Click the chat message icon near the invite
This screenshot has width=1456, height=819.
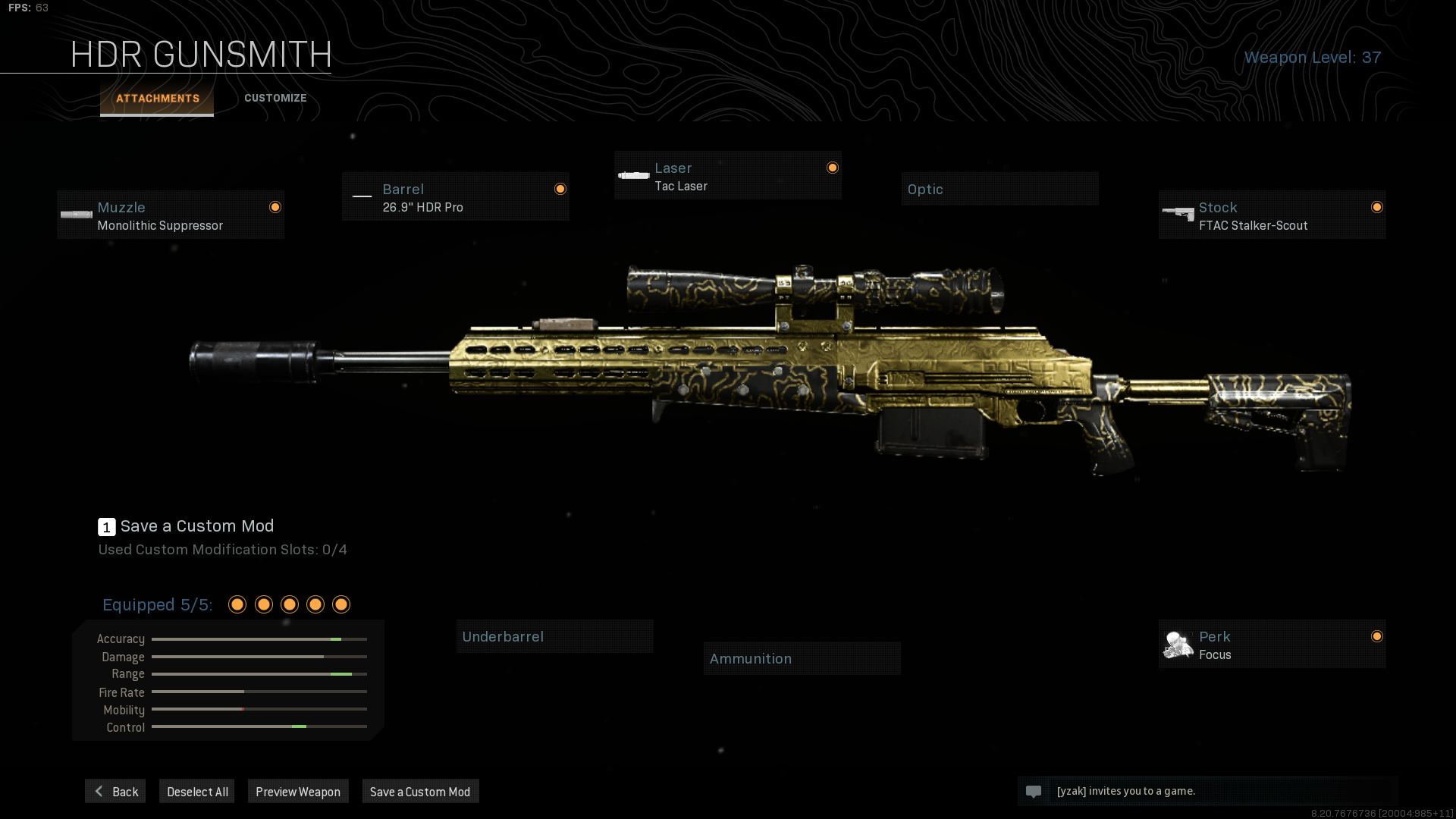click(x=1035, y=791)
